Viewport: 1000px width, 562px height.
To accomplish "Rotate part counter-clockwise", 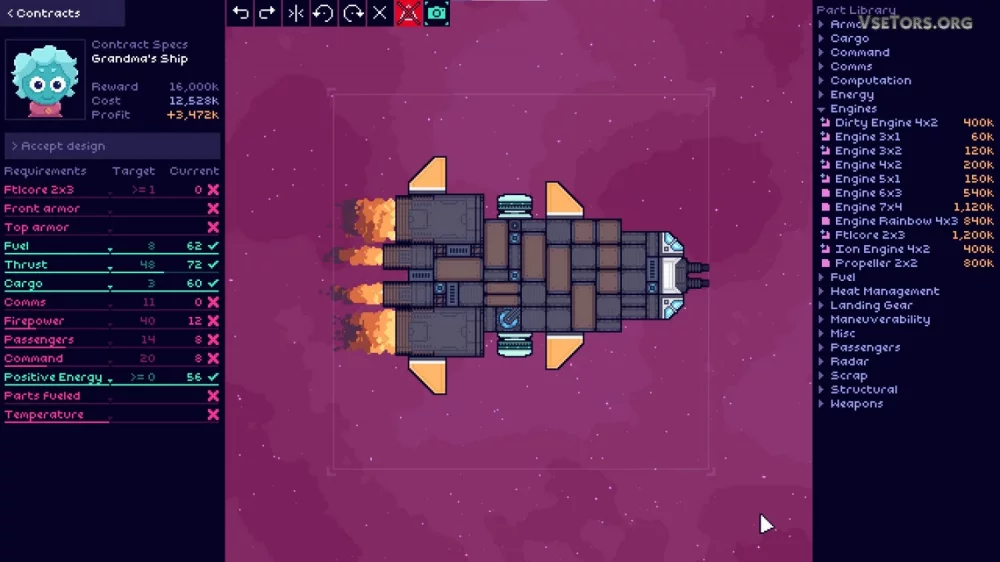I will click(x=323, y=13).
